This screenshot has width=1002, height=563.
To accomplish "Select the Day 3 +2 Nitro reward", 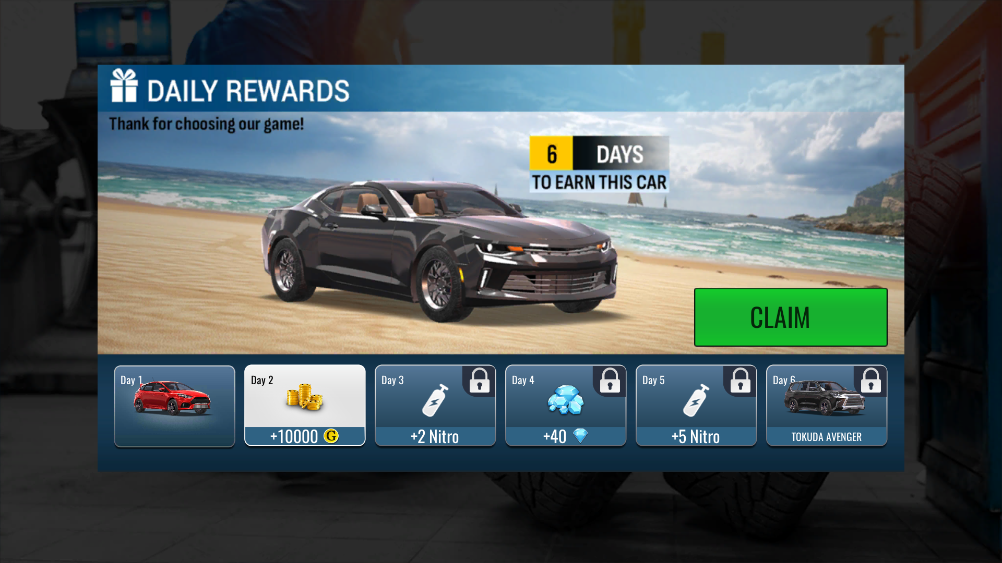I will 435,405.
